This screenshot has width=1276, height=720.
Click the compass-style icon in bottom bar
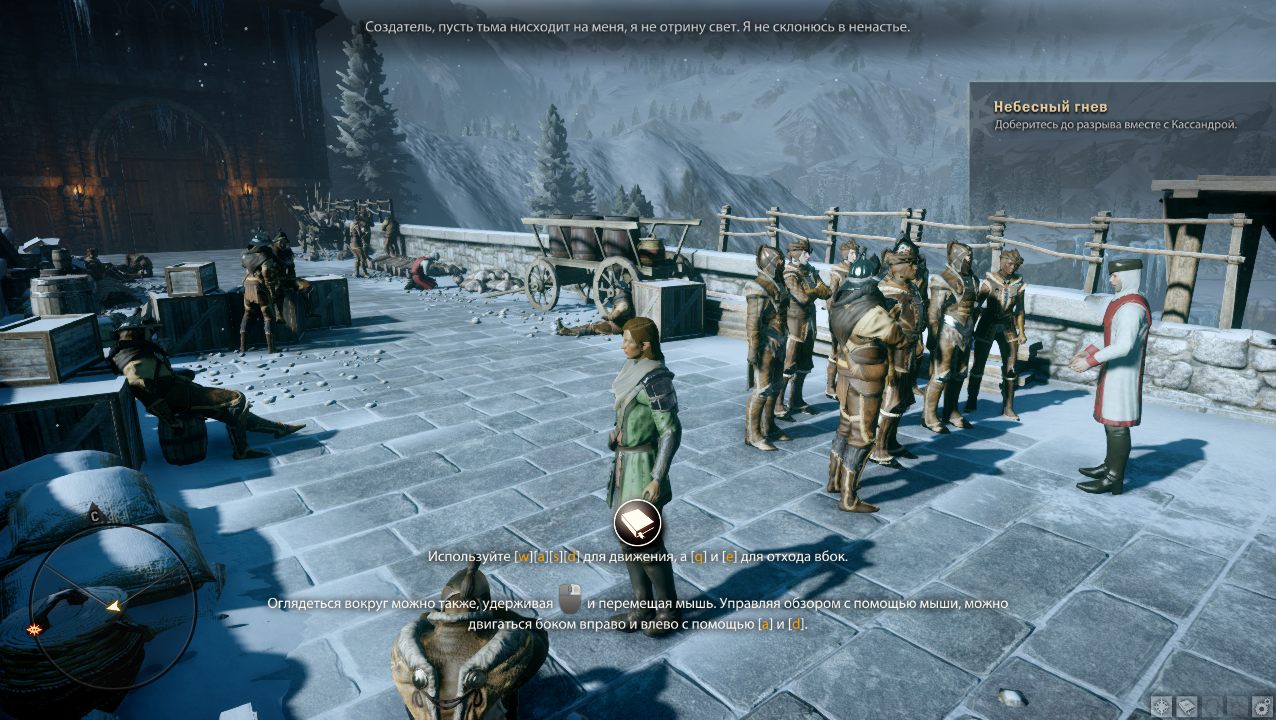[x=1162, y=706]
